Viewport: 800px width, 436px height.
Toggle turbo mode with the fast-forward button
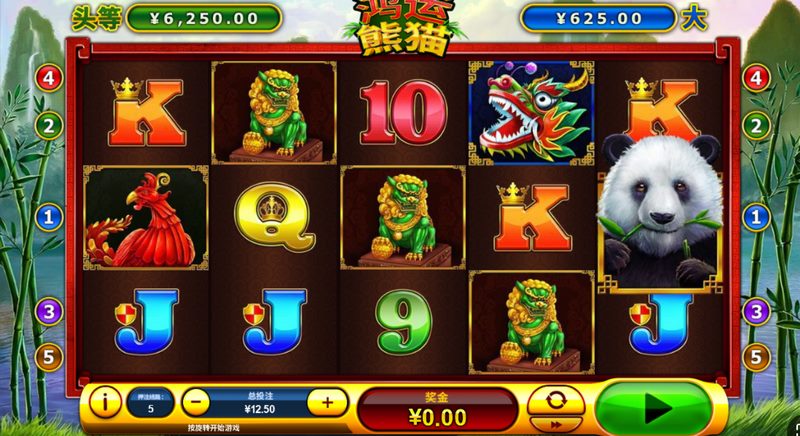pyautogui.click(x=556, y=424)
